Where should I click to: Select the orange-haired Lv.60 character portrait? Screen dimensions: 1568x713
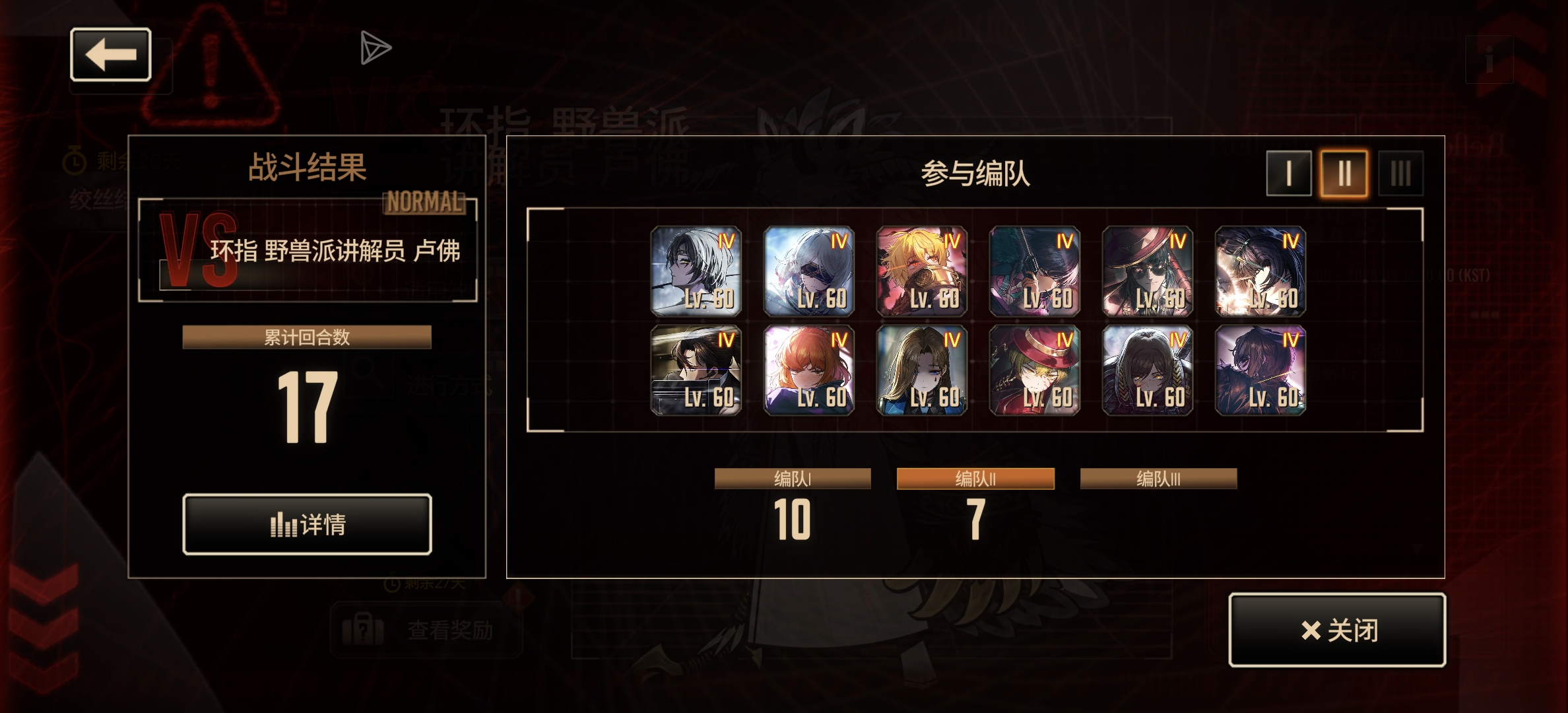click(810, 371)
